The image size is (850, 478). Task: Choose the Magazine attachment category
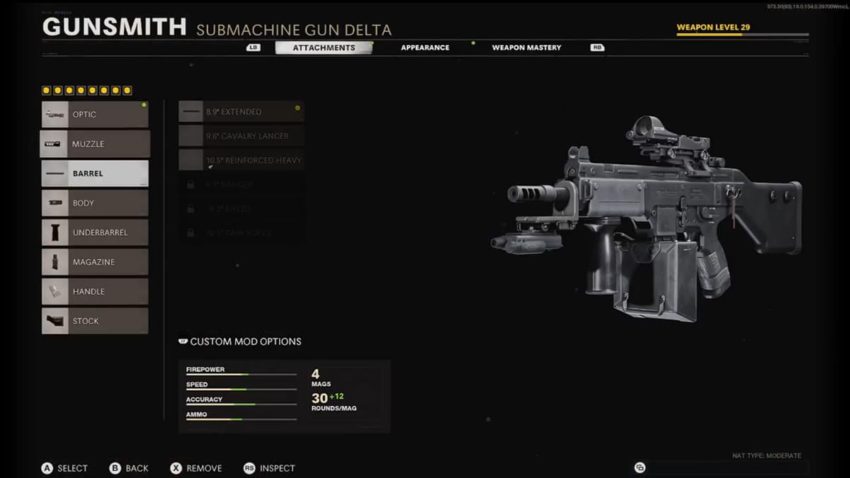point(95,262)
